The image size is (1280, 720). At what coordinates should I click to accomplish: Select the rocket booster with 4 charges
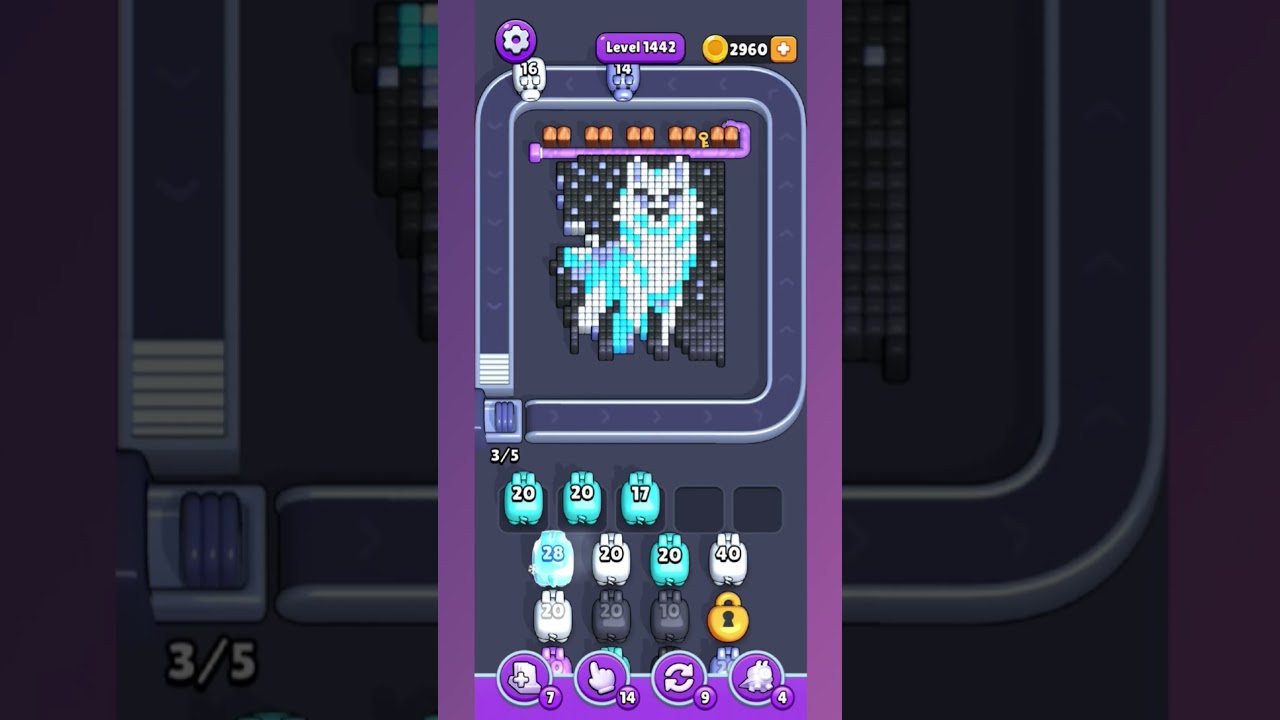(756, 677)
